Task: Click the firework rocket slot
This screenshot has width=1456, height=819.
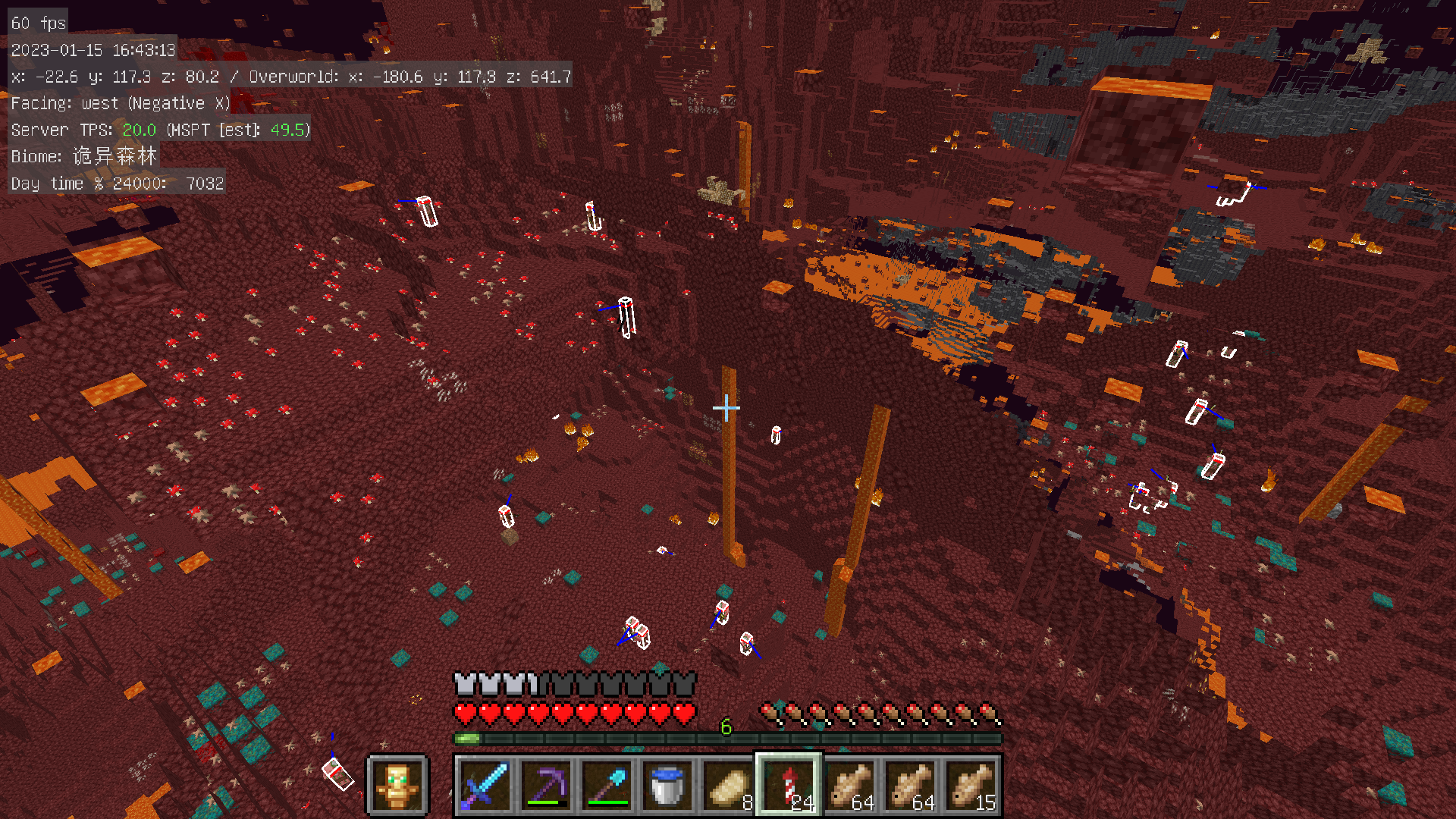Action: pos(789,786)
